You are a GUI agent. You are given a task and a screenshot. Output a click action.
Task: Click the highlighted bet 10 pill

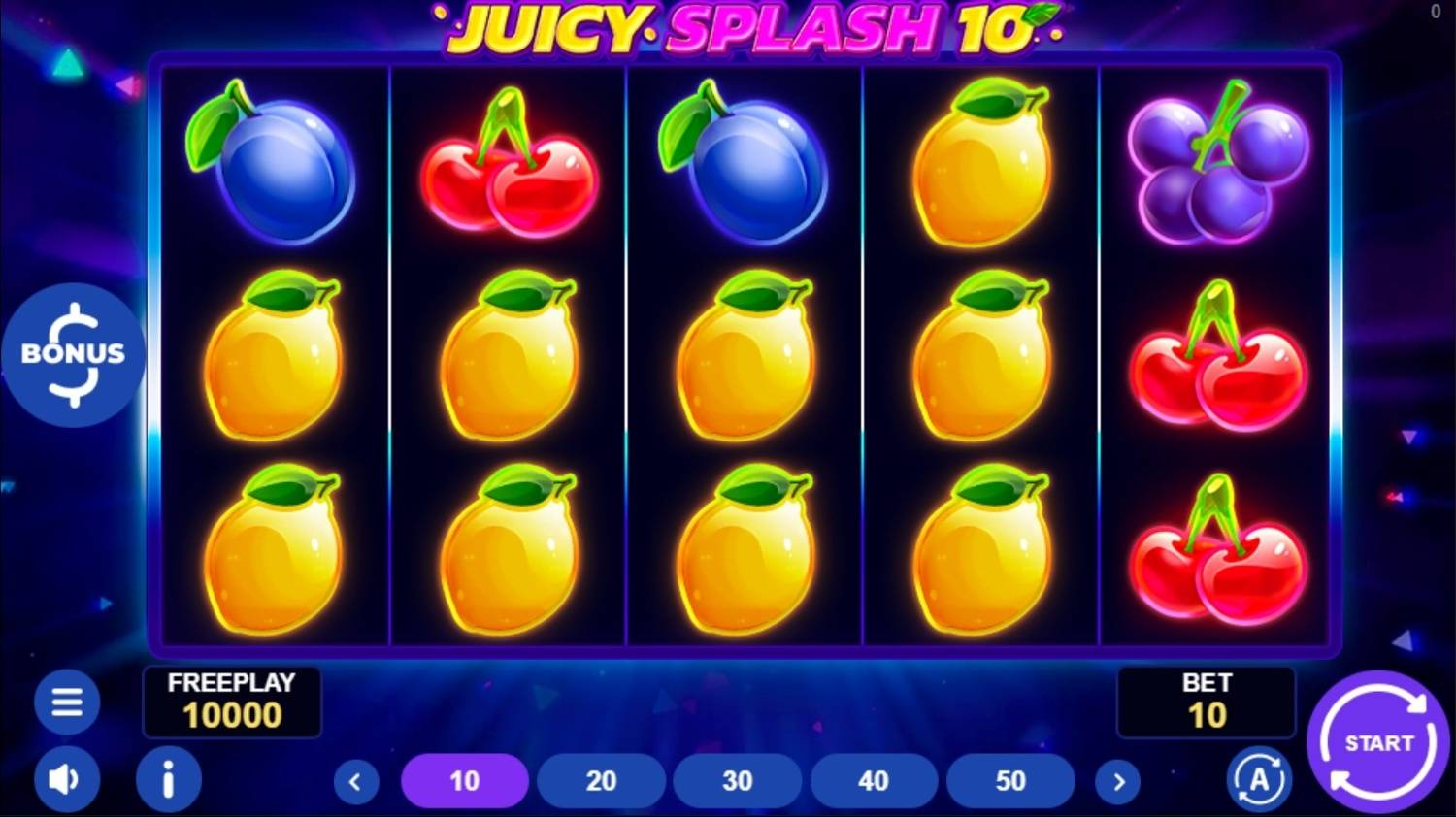tap(465, 780)
